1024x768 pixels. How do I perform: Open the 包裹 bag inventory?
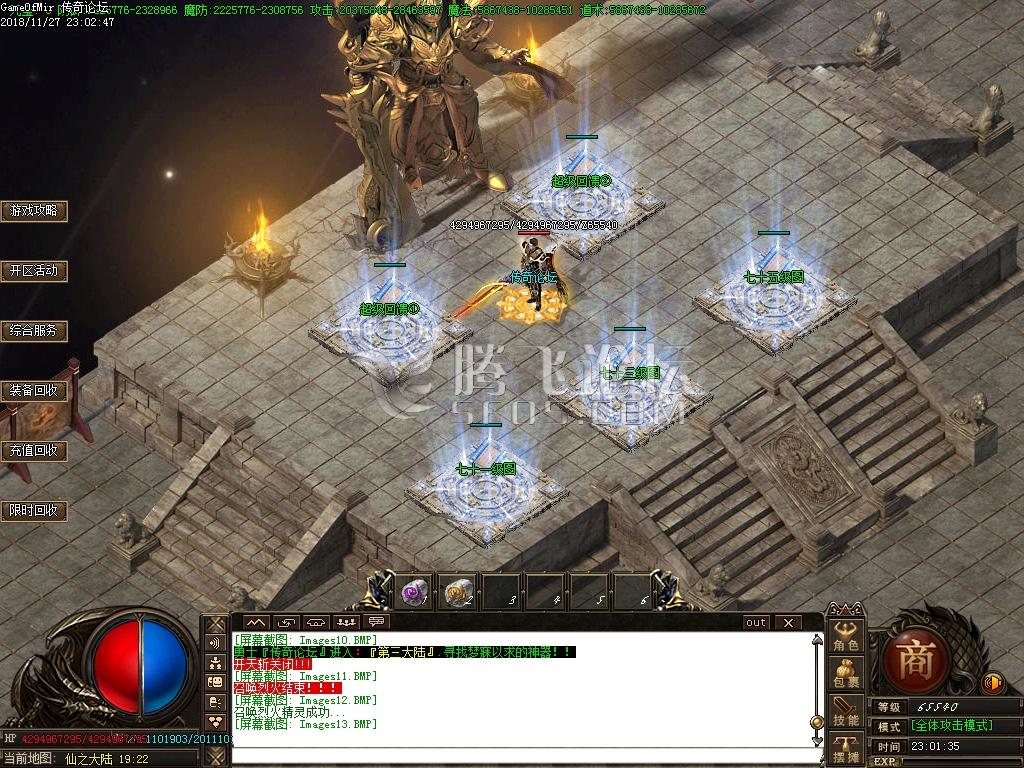coord(846,674)
